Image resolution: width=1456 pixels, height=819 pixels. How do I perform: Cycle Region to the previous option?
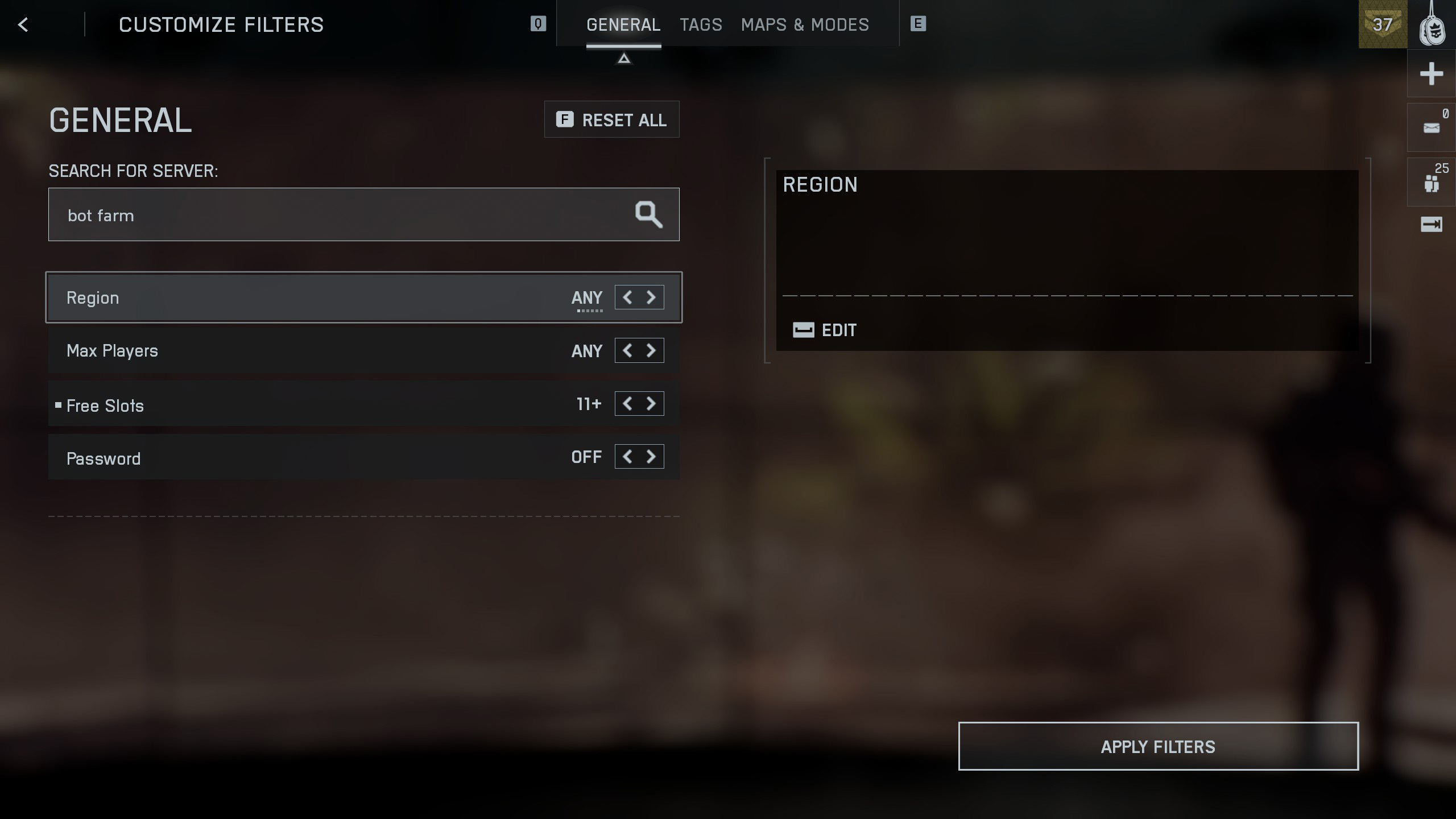tap(627, 297)
